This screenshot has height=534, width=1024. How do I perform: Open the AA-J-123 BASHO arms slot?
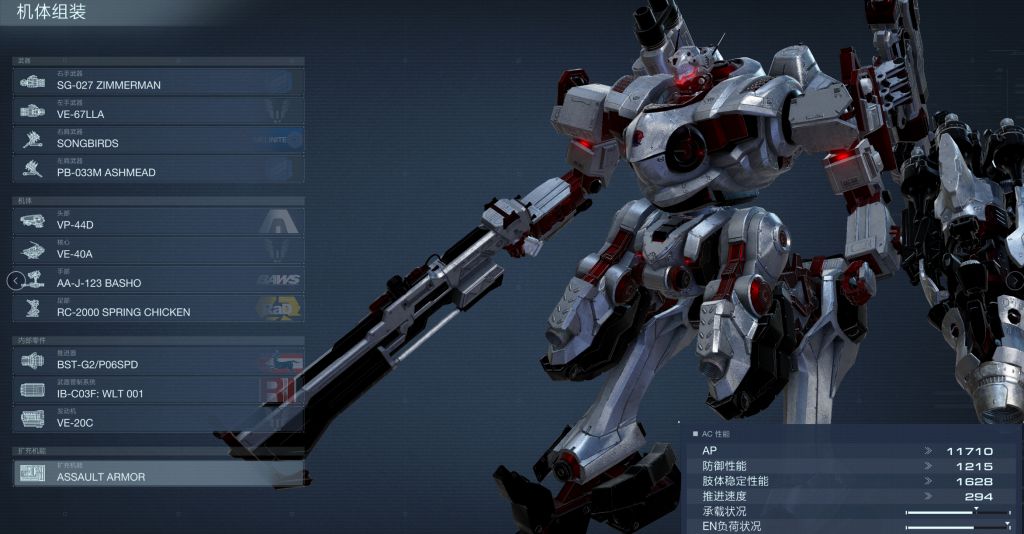point(158,279)
